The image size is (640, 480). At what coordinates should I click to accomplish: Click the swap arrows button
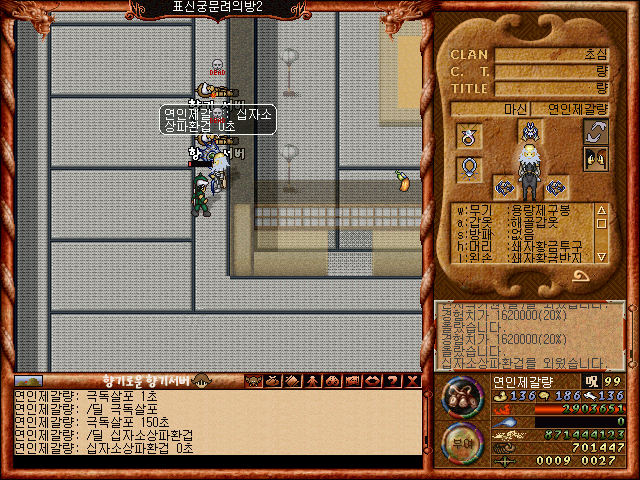click(x=597, y=132)
